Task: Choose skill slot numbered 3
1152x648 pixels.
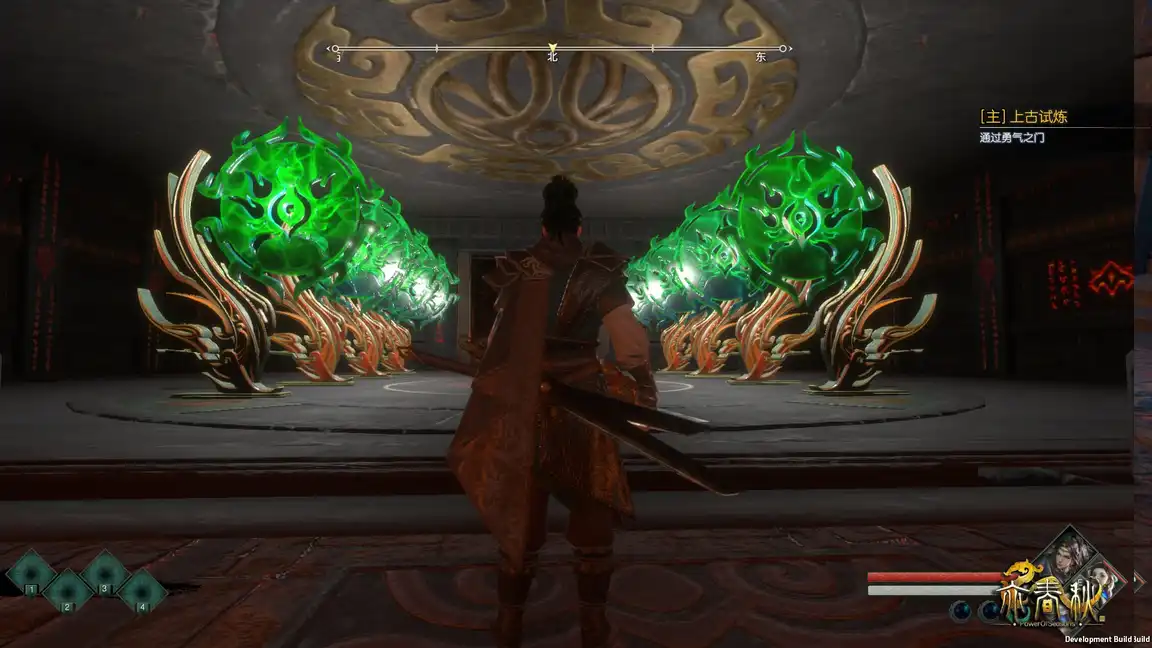Action: pos(105,575)
